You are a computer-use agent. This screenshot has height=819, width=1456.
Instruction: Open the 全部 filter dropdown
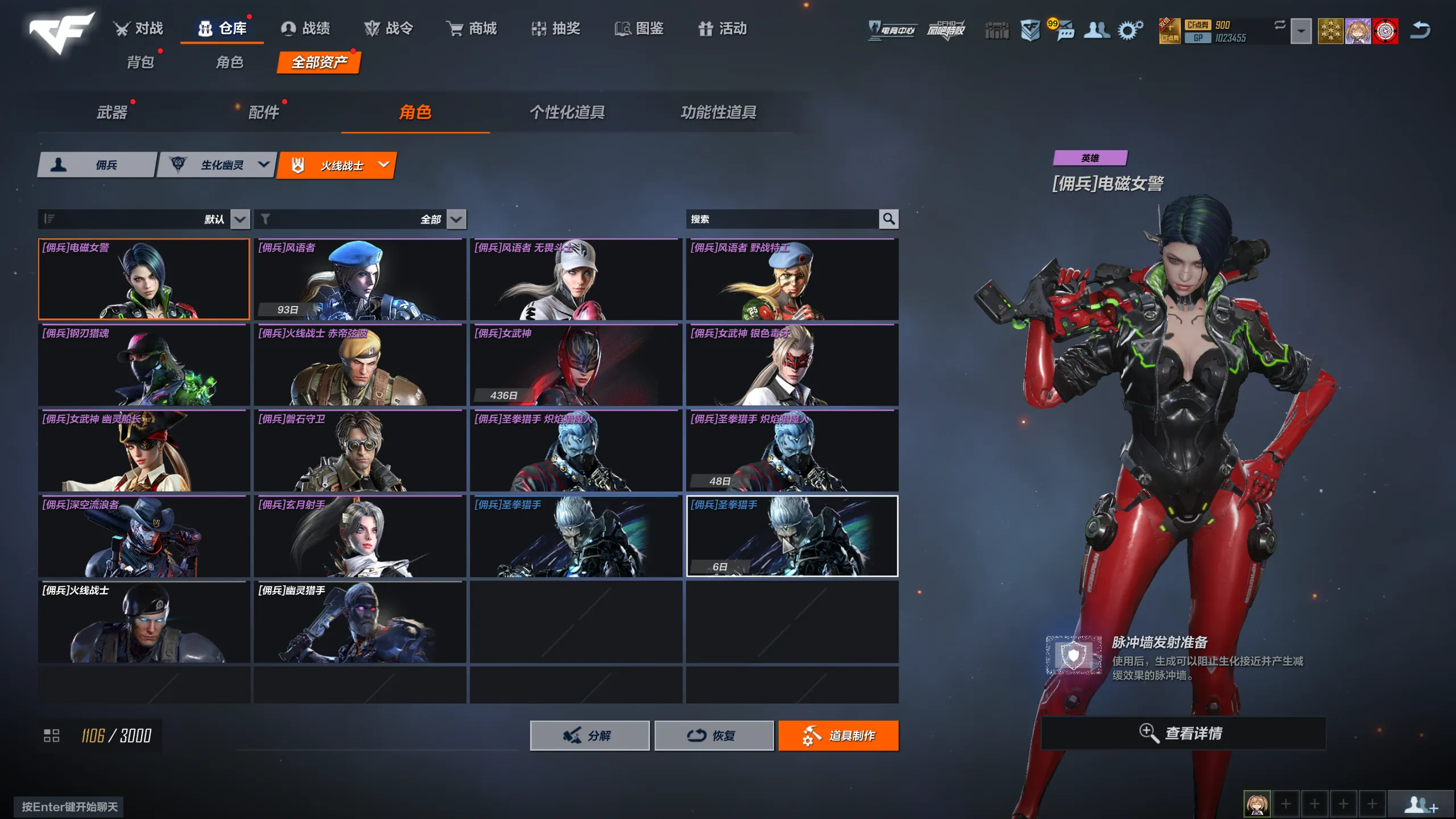click(456, 219)
